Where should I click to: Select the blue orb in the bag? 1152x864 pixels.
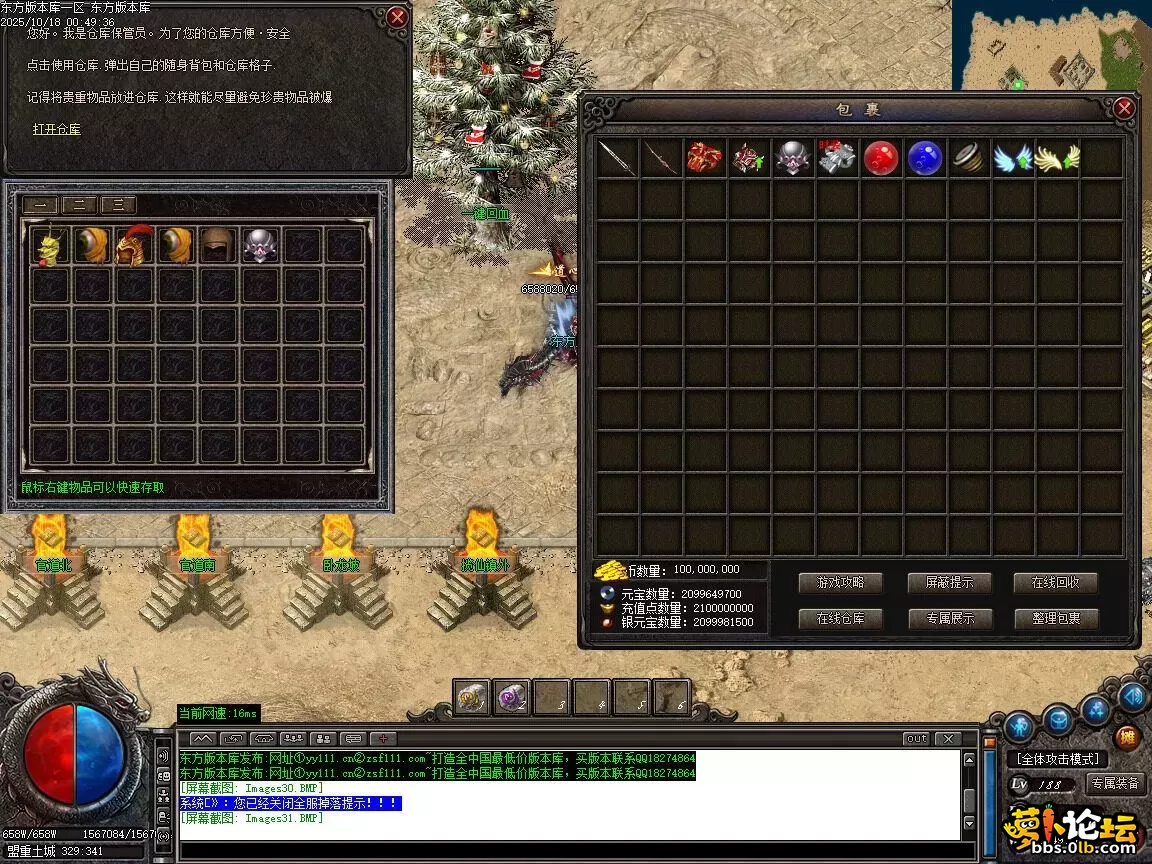[924, 158]
